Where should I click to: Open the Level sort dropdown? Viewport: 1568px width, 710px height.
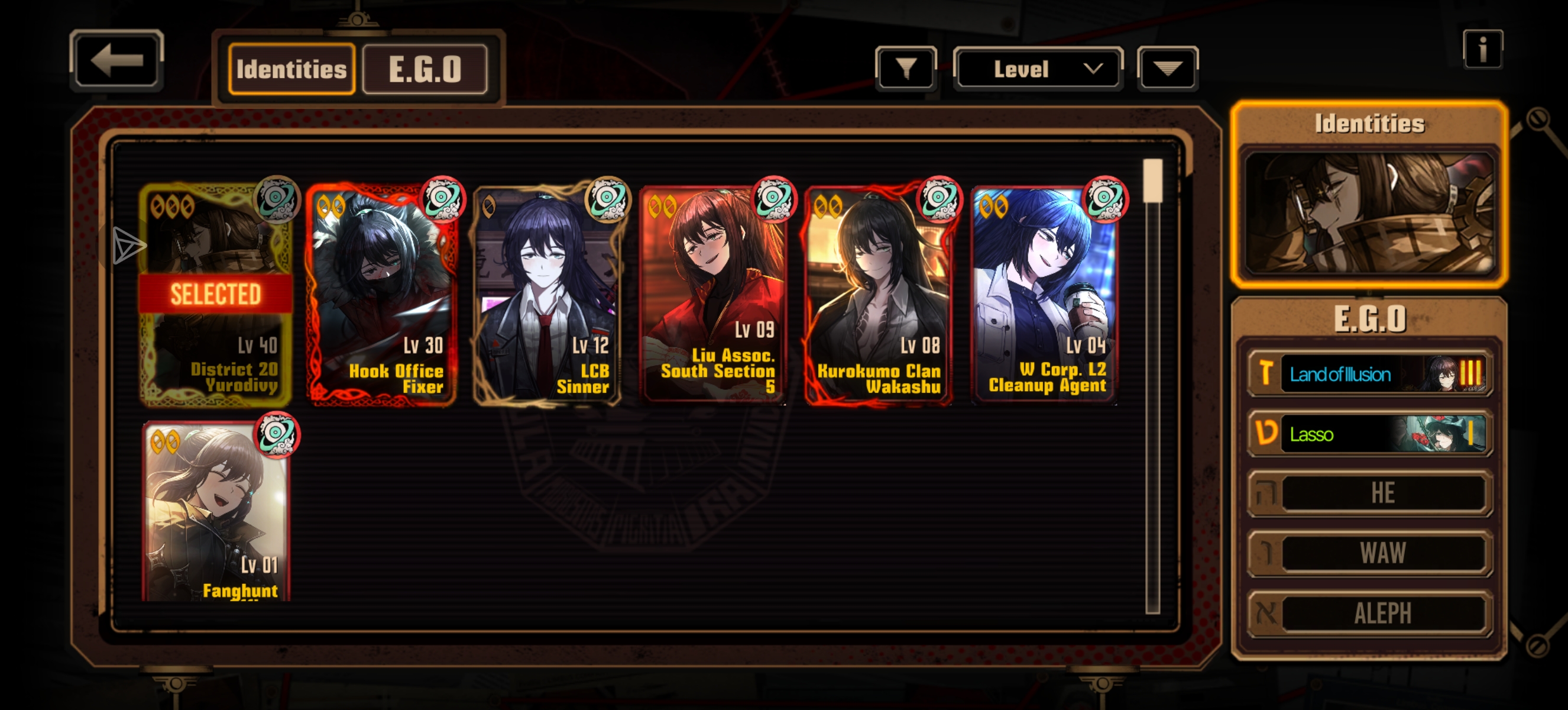pyautogui.click(x=1037, y=68)
